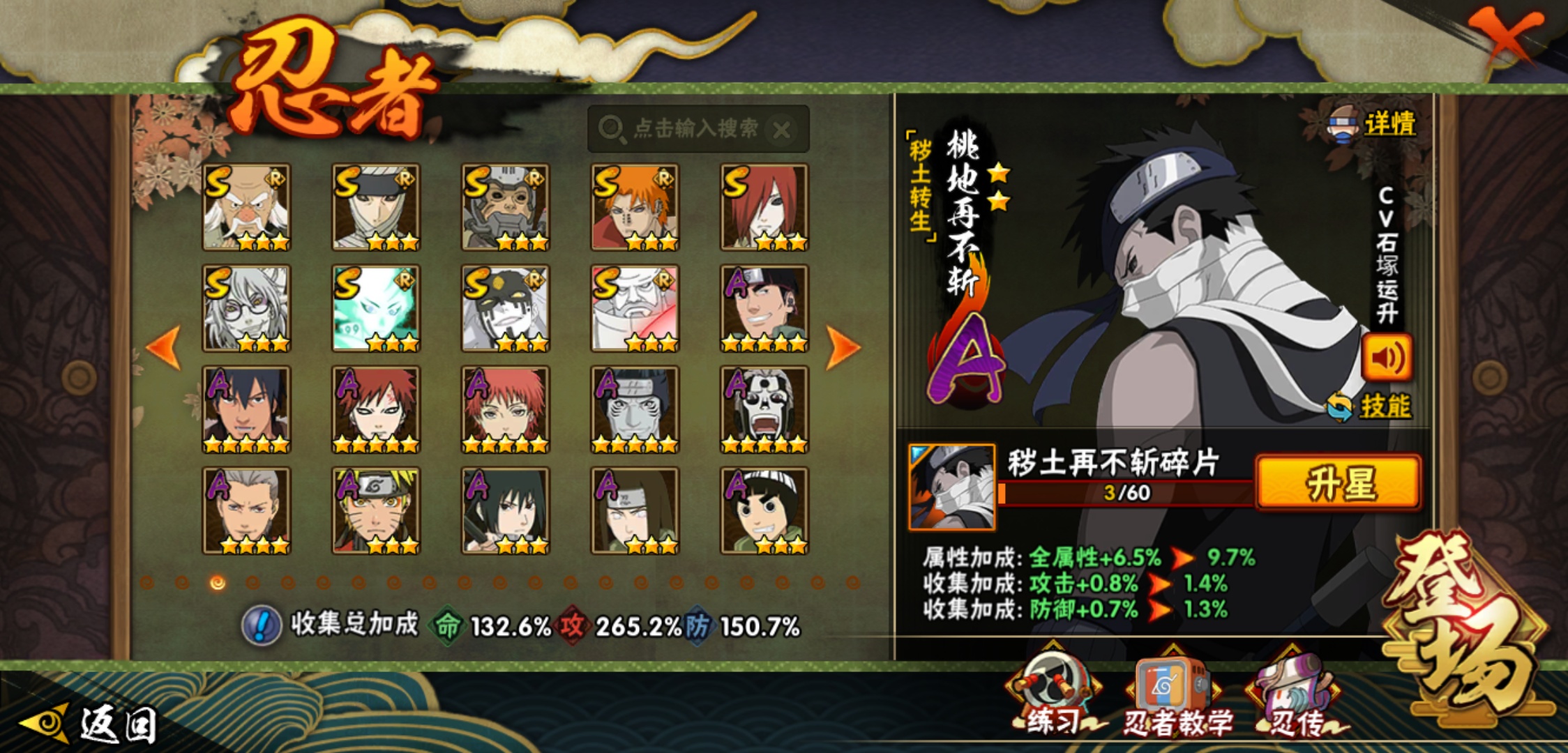The image size is (1568, 753).
Task: Play the character voice sample
Action: [x=1387, y=358]
